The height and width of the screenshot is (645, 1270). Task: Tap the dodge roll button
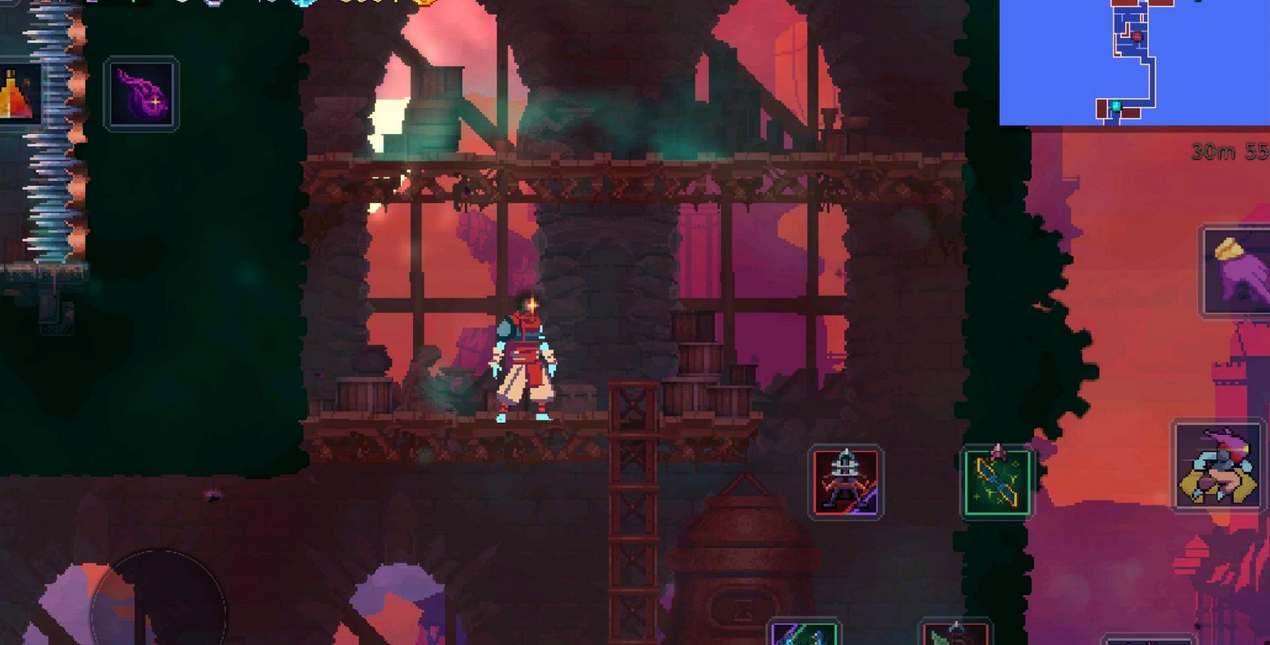click(x=1219, y=466)
